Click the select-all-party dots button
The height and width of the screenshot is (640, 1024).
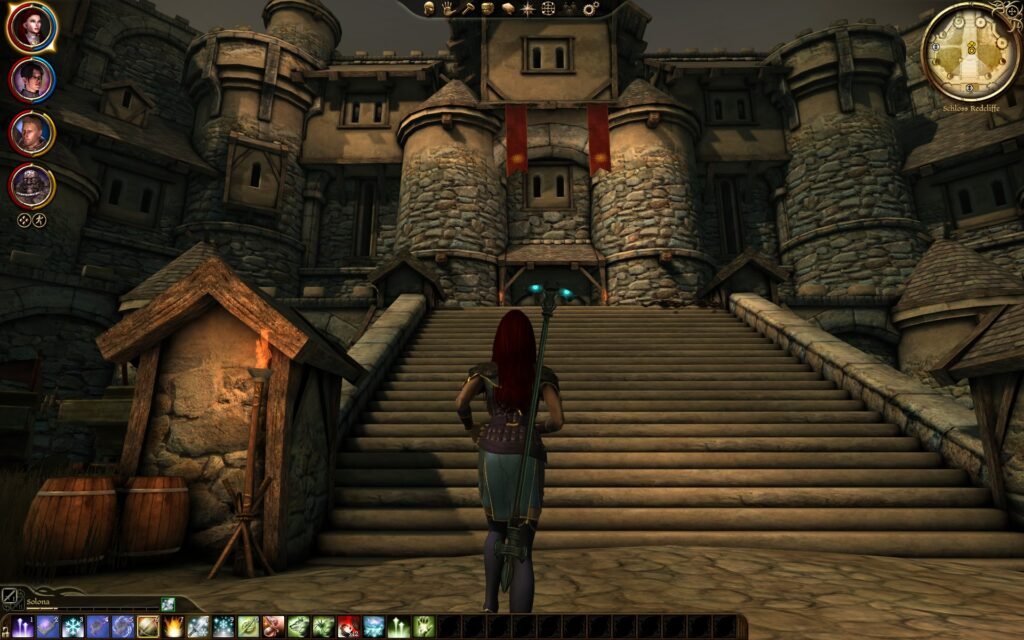click(24, 220)
